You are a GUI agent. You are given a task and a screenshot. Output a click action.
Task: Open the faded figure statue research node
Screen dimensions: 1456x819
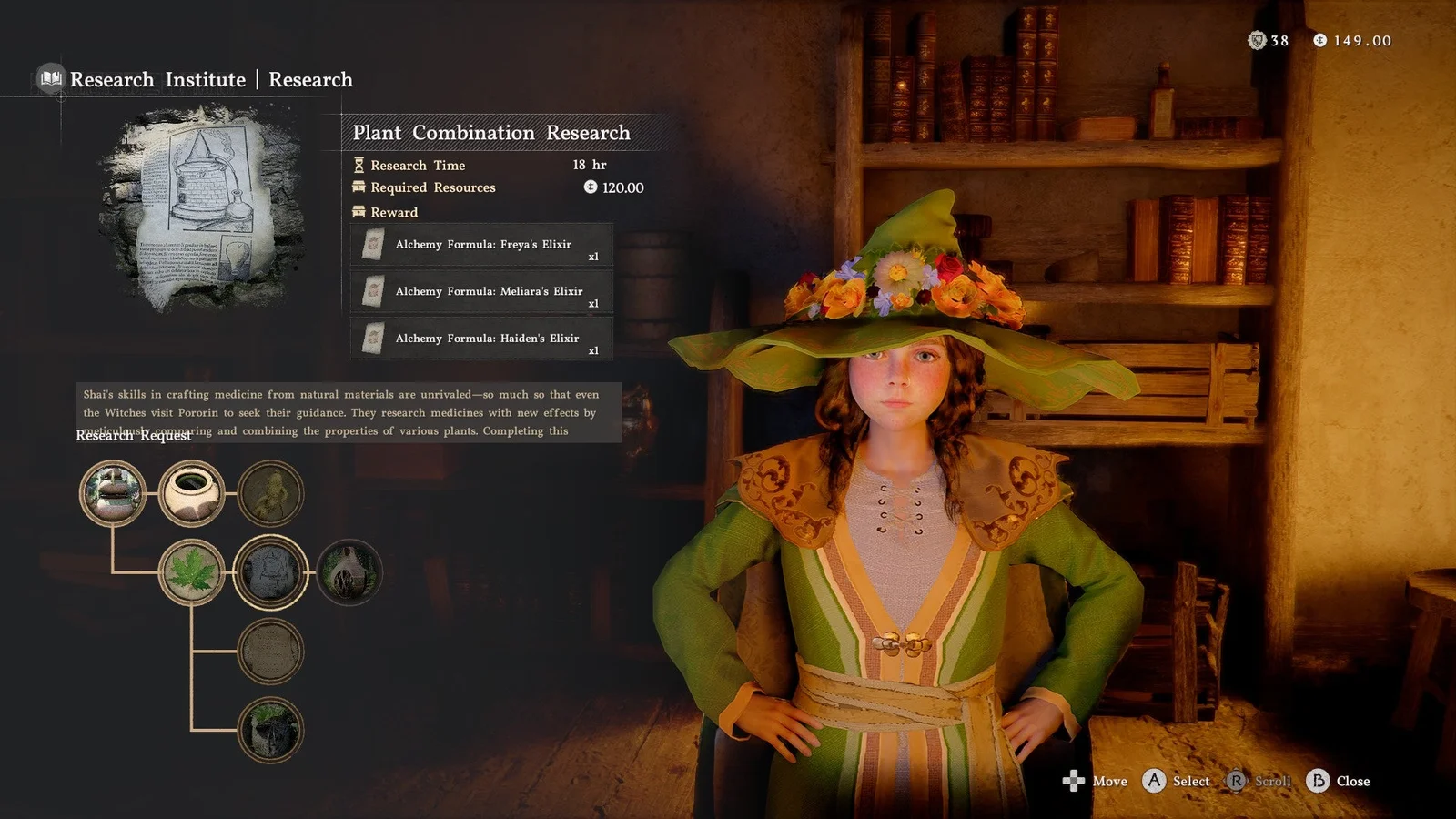tap(270, 493)
